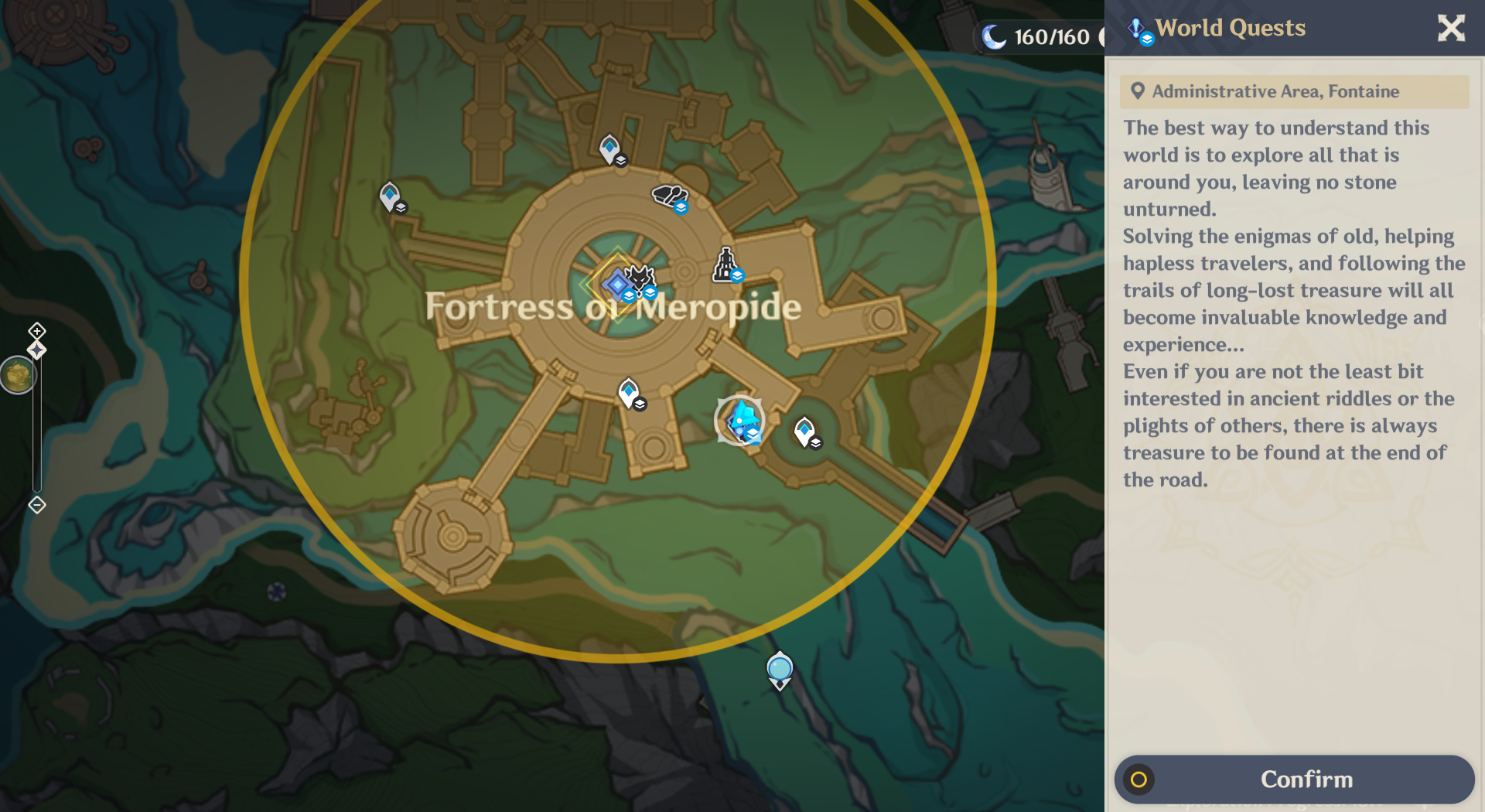Zoom out using the minus button
Viewport: 1485px width, 812px height.
click(36, 505)
